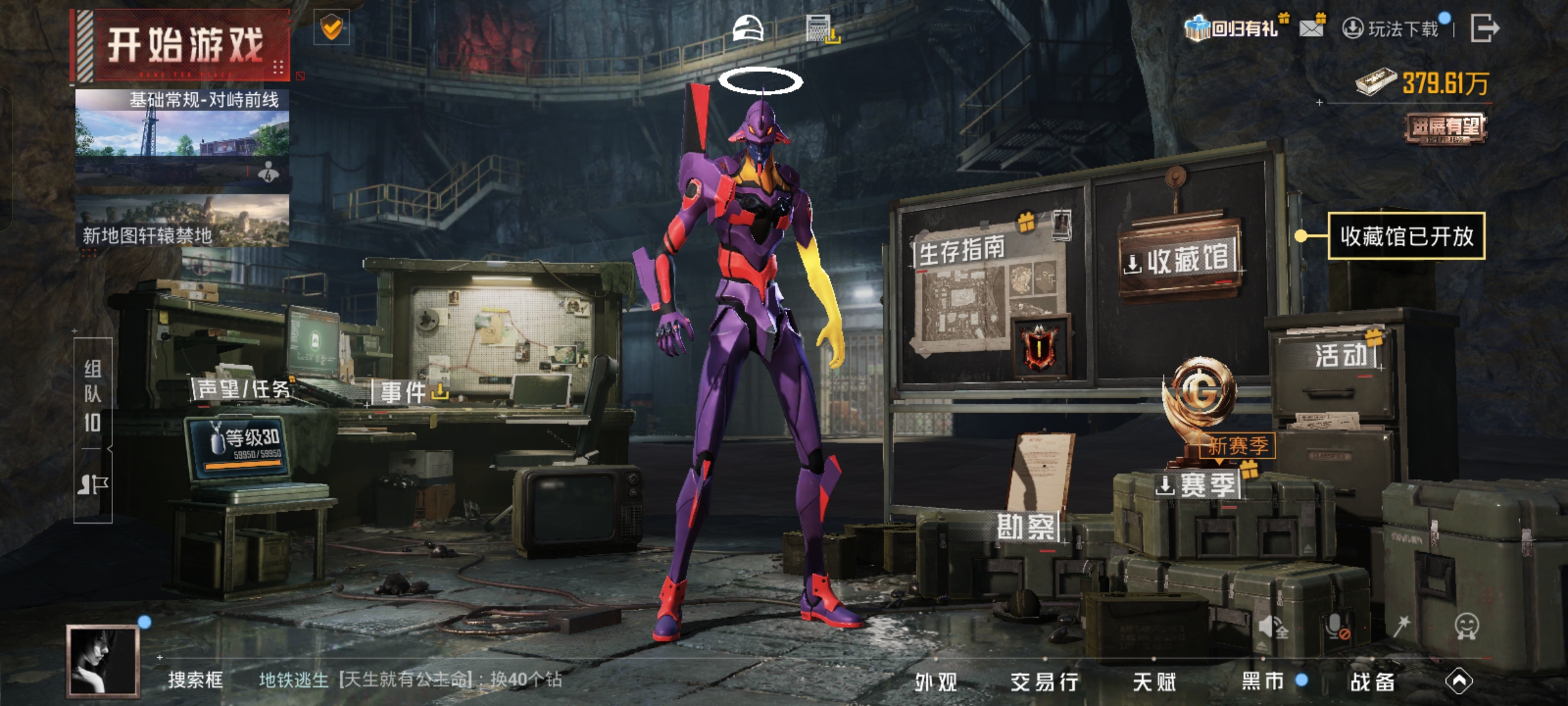Go to the 黑市 black market
The height and width of the screenshot is (706, 1568).
pos(1264,681)
